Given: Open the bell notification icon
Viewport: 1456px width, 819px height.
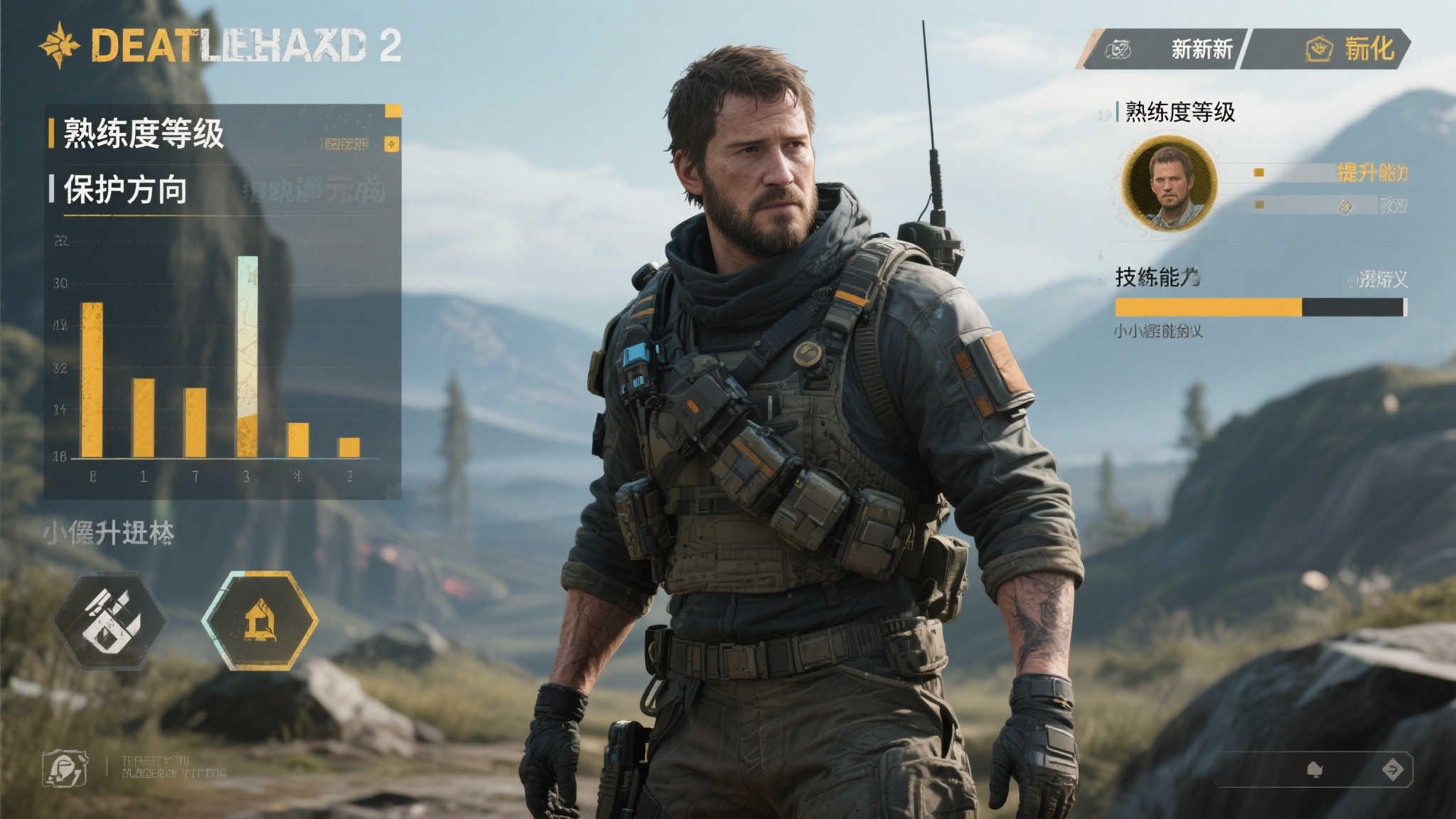Looking at the screenshot, I should [1315, 769].
